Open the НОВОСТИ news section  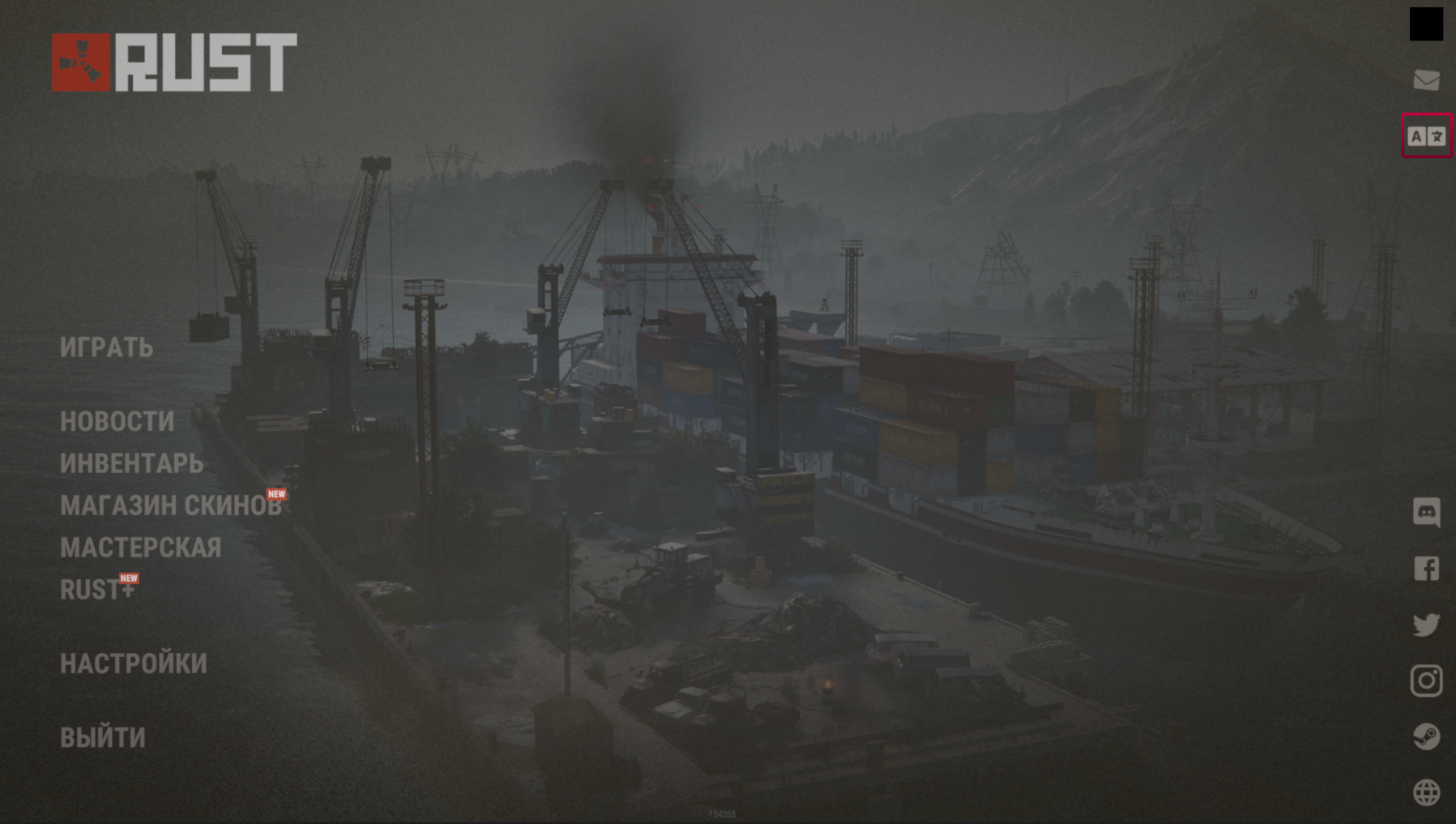(117, 421)
